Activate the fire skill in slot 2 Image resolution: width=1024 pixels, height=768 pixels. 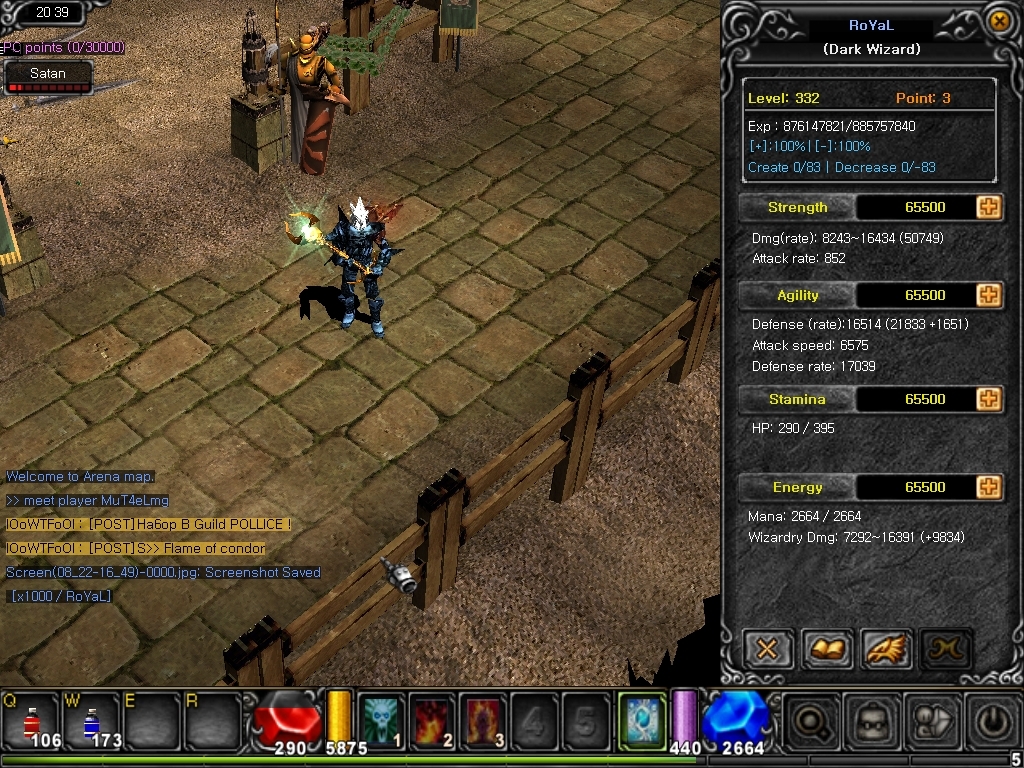[432, 720]
